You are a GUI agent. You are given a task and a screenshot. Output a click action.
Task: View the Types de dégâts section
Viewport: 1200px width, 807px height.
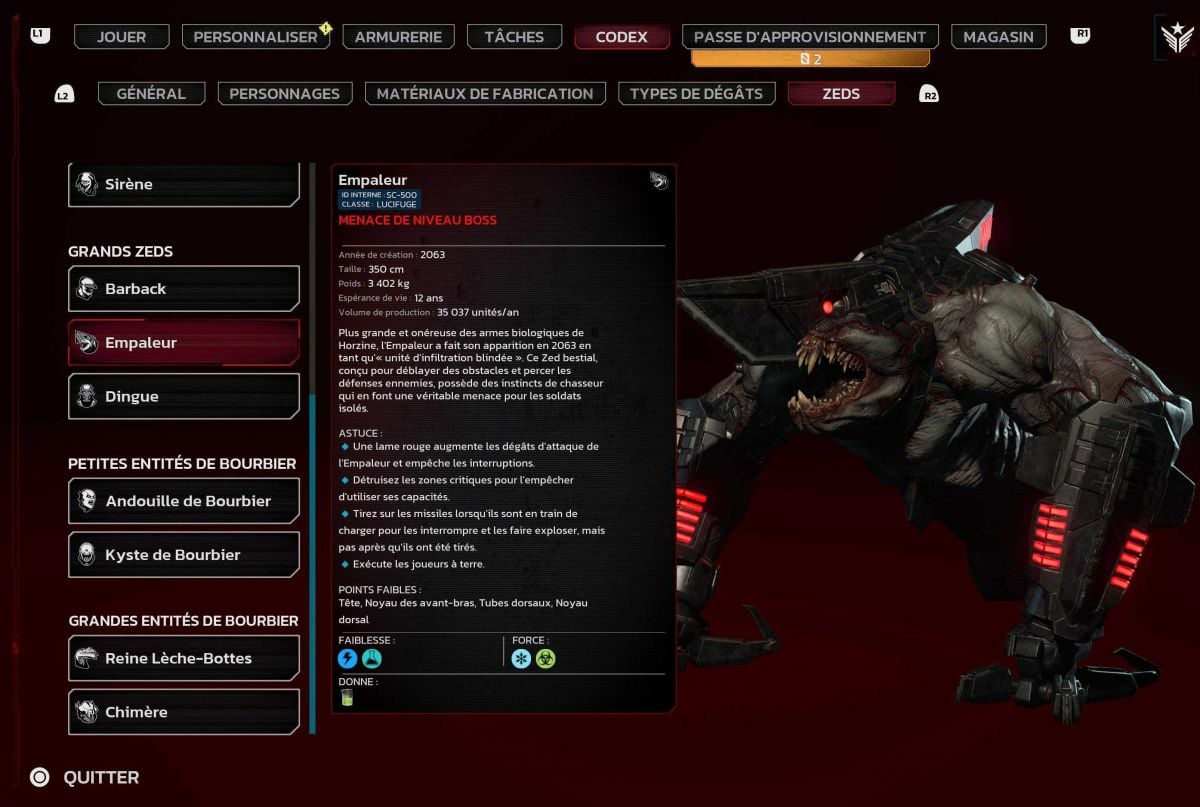[x=696, y=93]
